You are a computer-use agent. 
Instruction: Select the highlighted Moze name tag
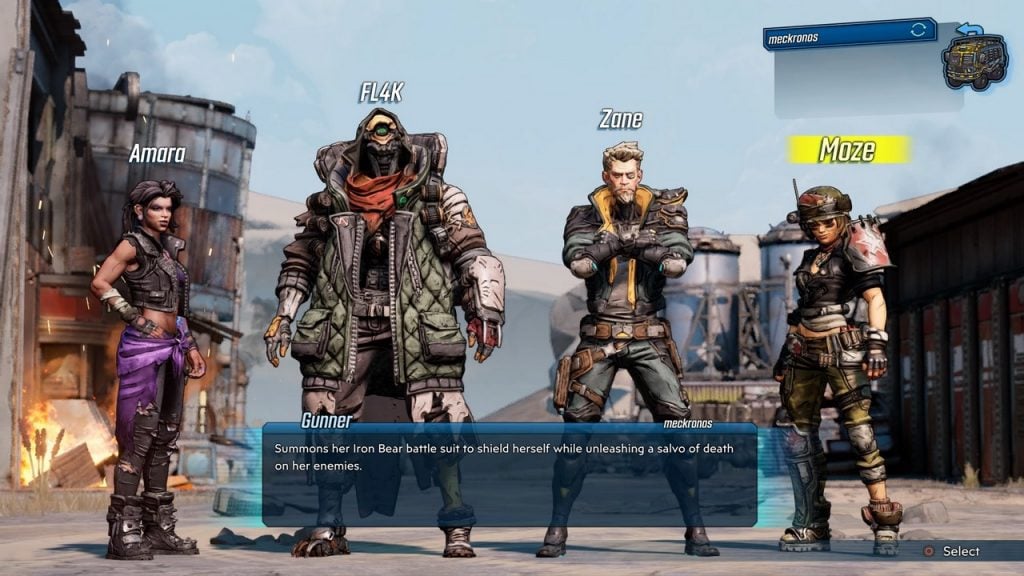(x=848, y=150)
